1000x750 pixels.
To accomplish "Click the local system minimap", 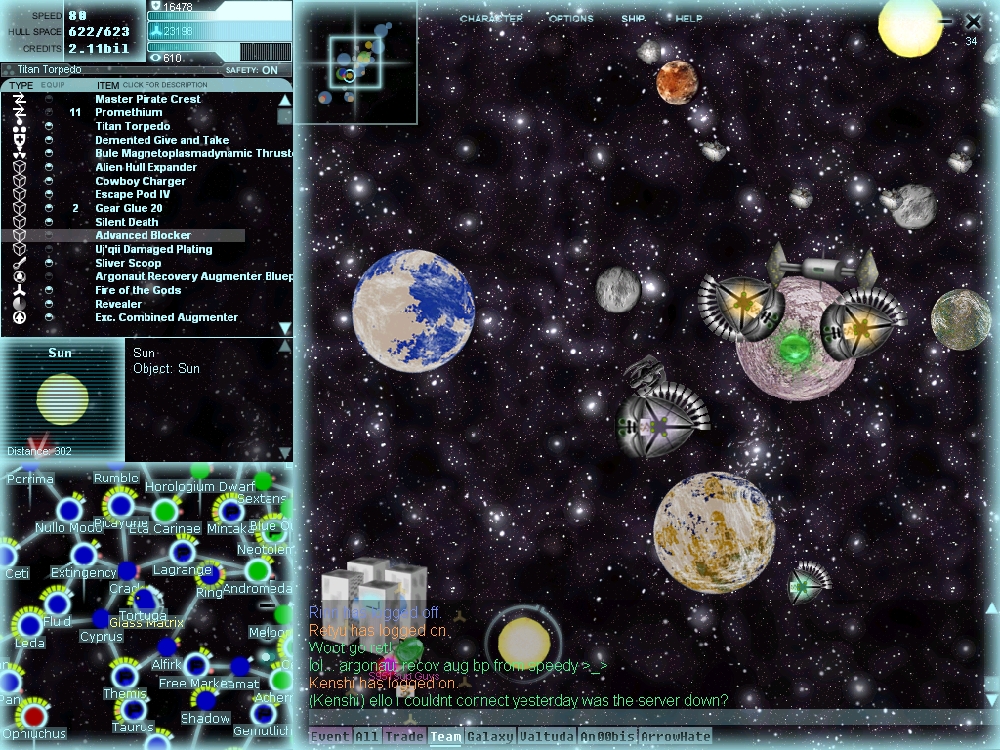I will click(x=356, y=62).
